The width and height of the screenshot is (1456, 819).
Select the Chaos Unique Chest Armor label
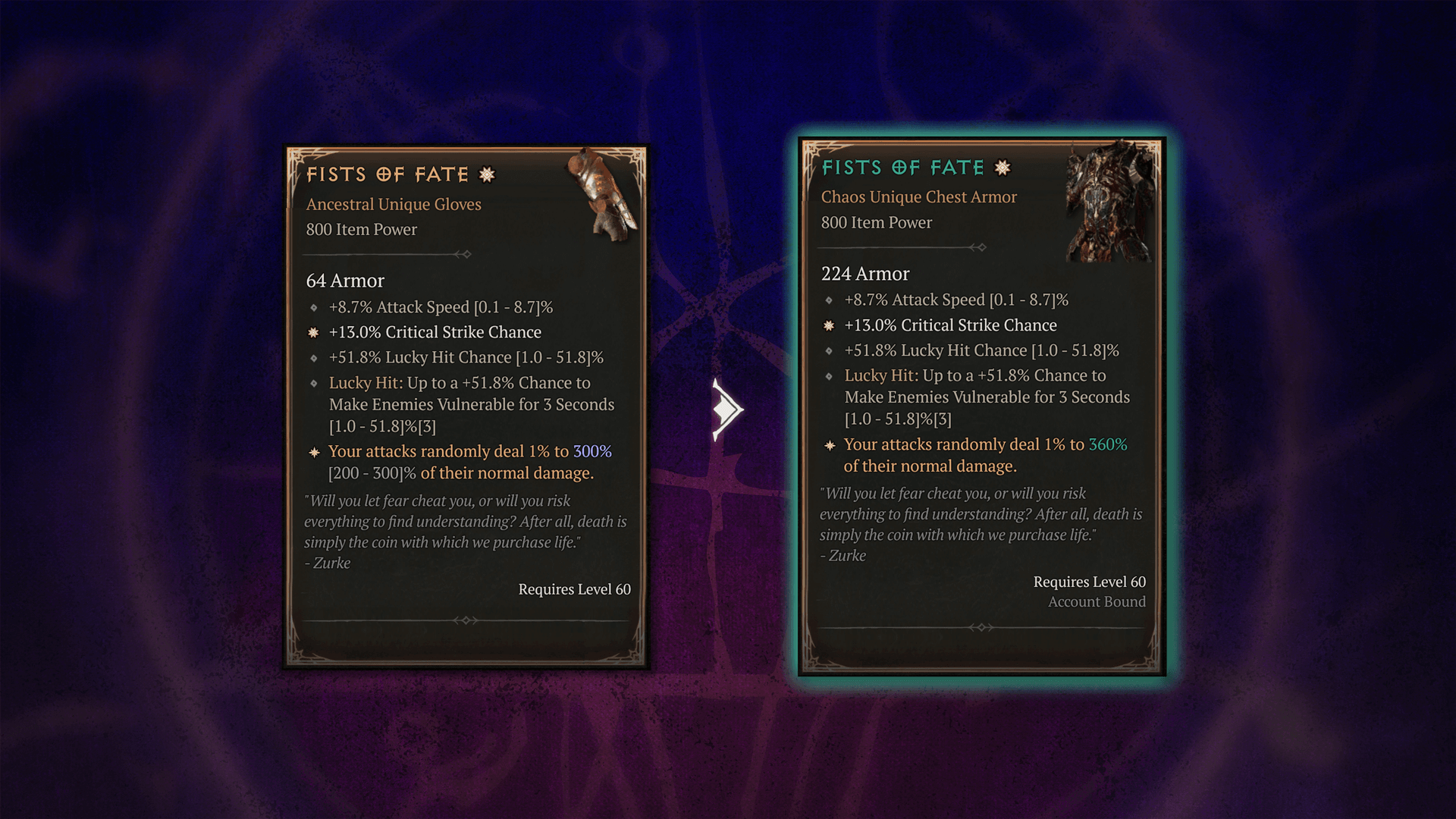[x=918, y=196]
